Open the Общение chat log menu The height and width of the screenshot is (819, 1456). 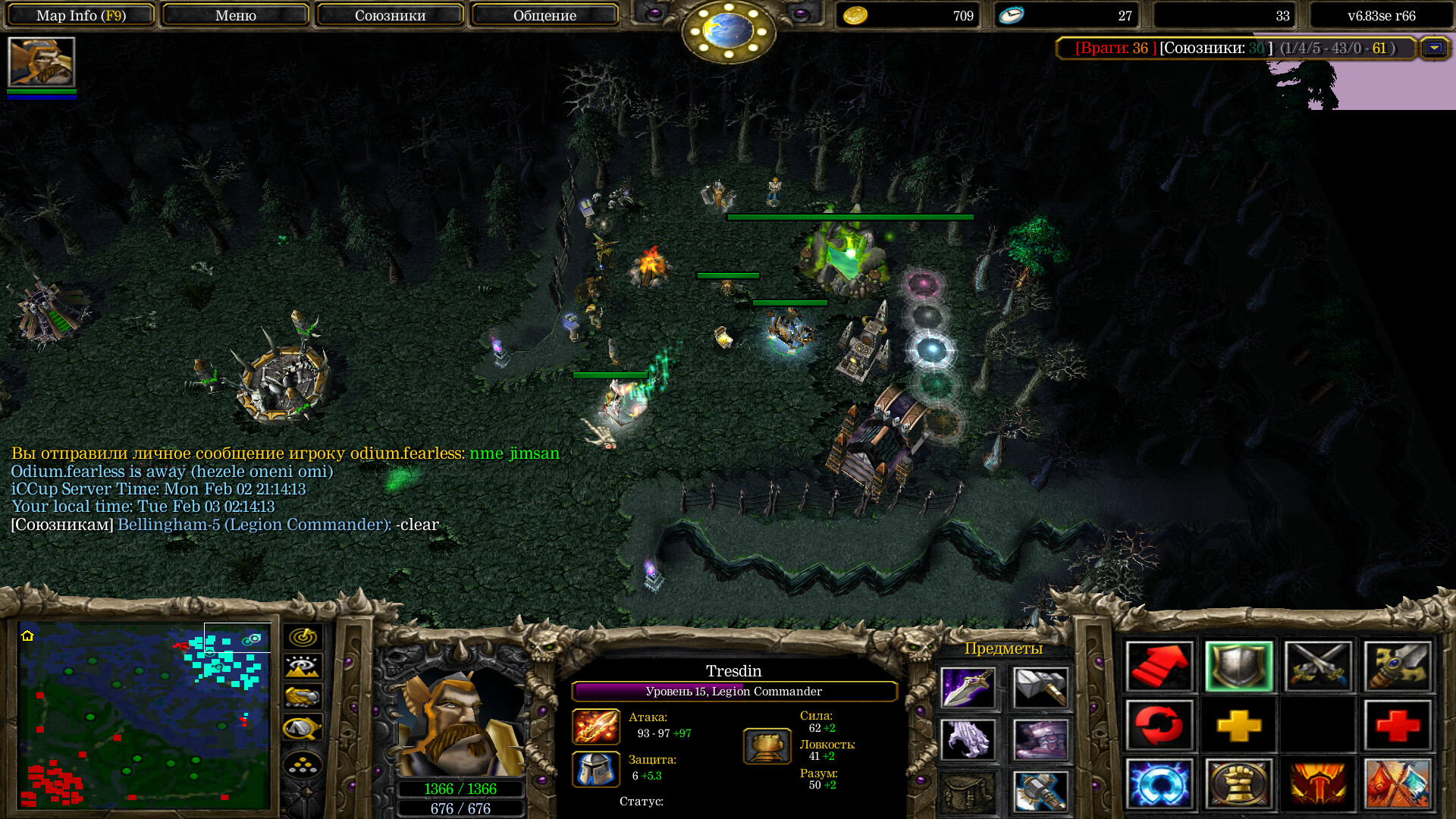(x=544, y=15)
